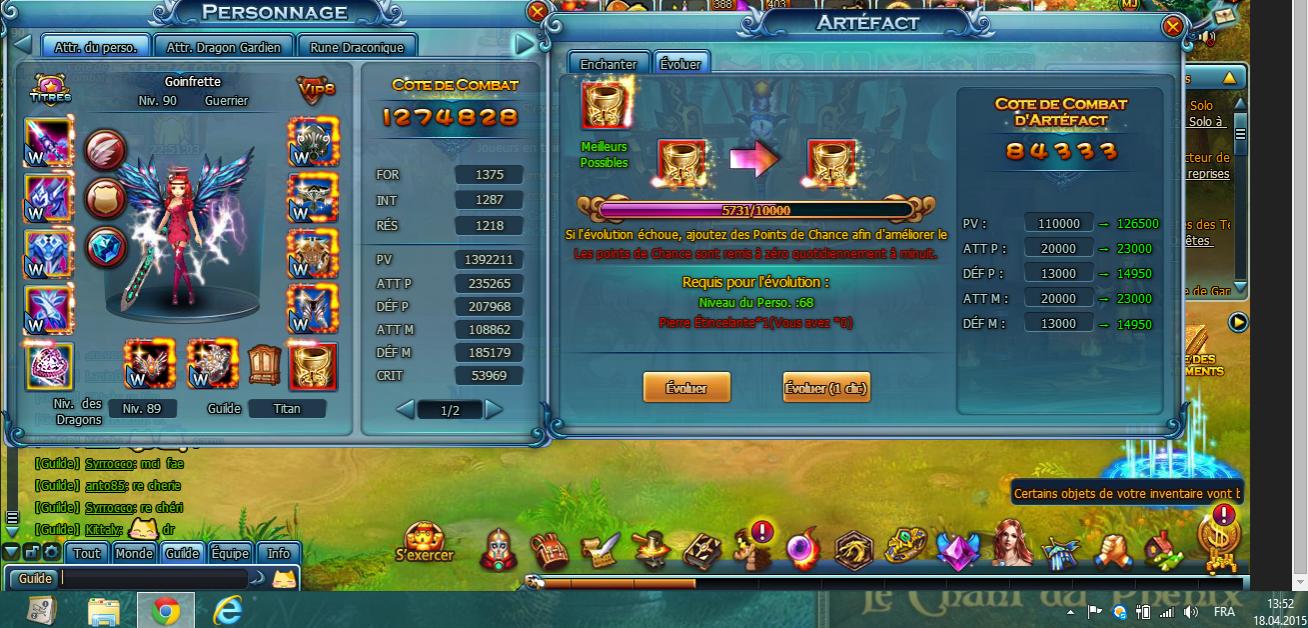Open the Info chat tab

pos(278,553)
